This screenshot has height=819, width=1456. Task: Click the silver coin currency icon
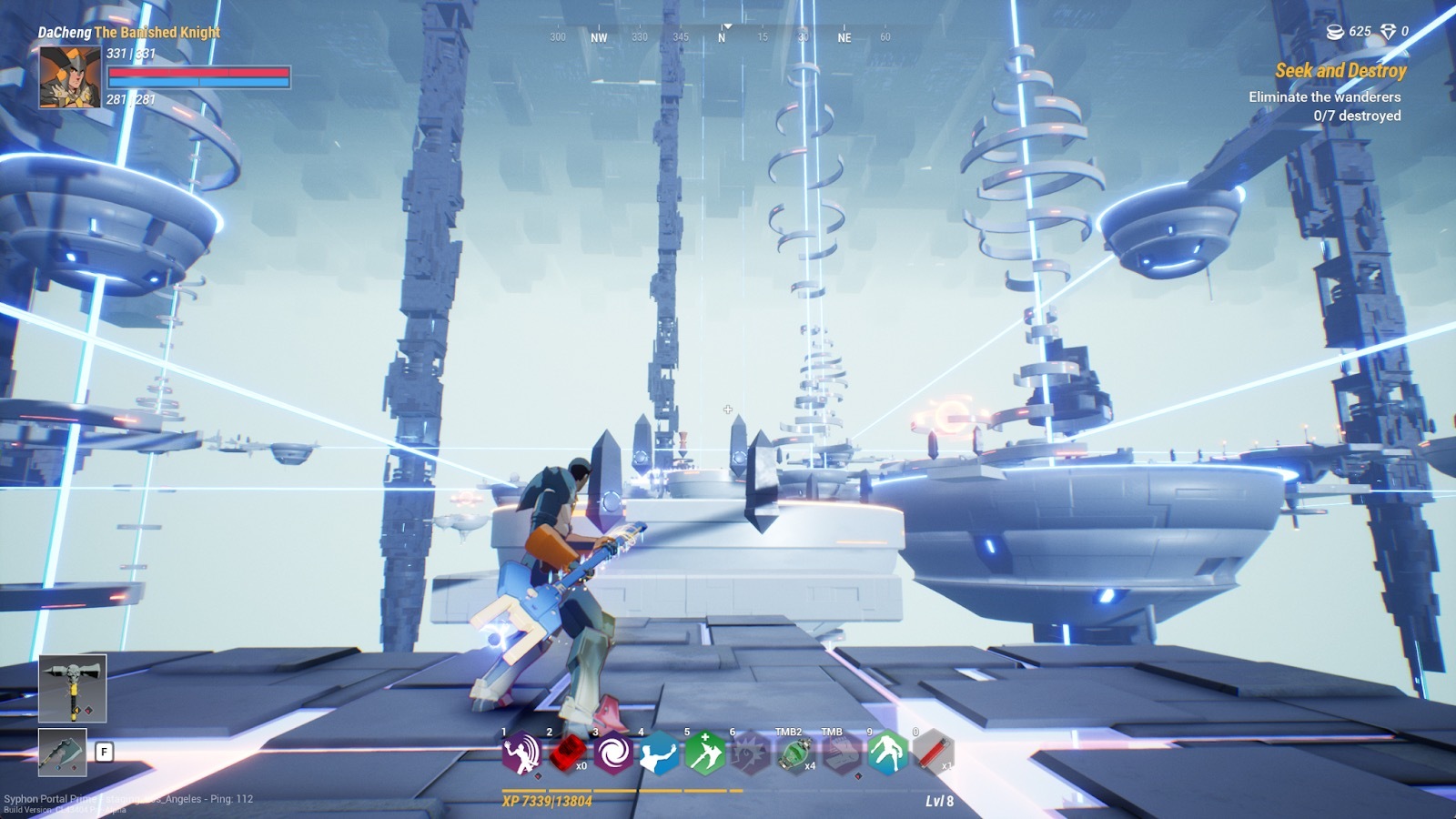coord(1335,32)
